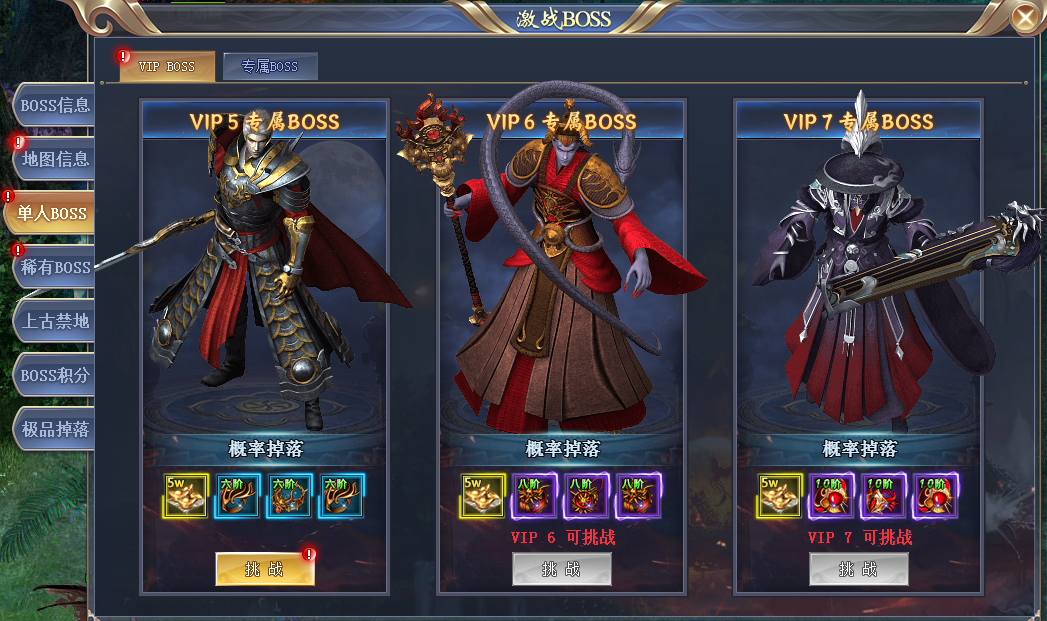Open the BOSS积分 side tab
The width and height of the screenshot is (1047, 621).
coord(54,375)
